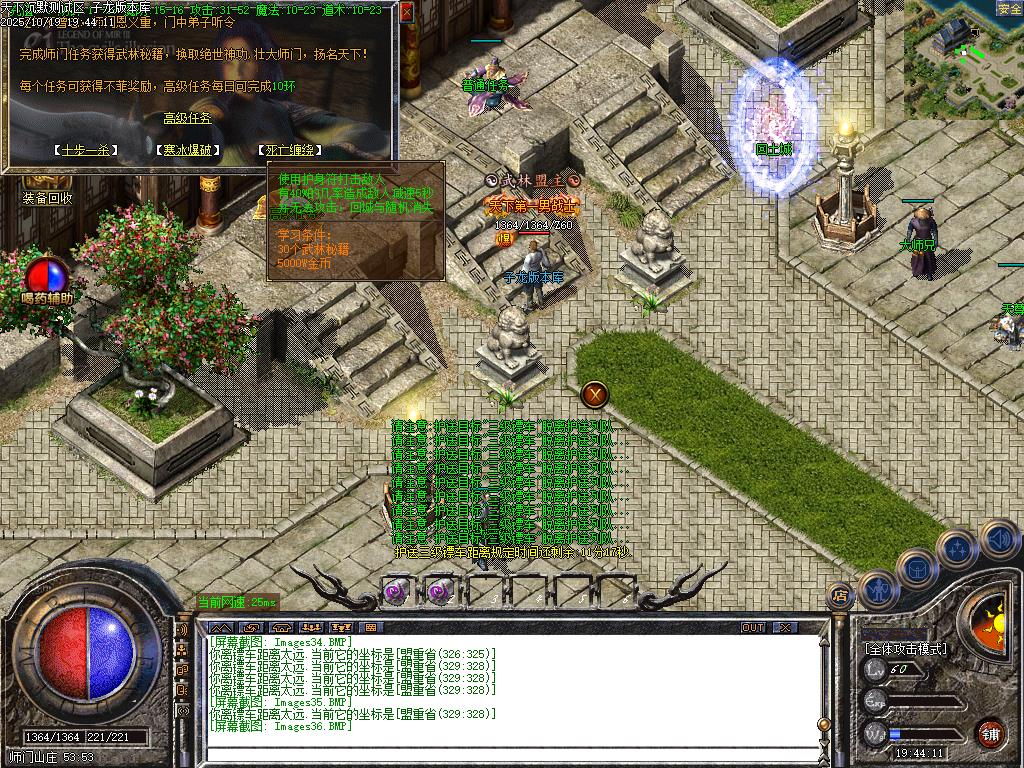Toggle sound with the speaker icon
1024x768 pixels.
click(x=999, y=538)
